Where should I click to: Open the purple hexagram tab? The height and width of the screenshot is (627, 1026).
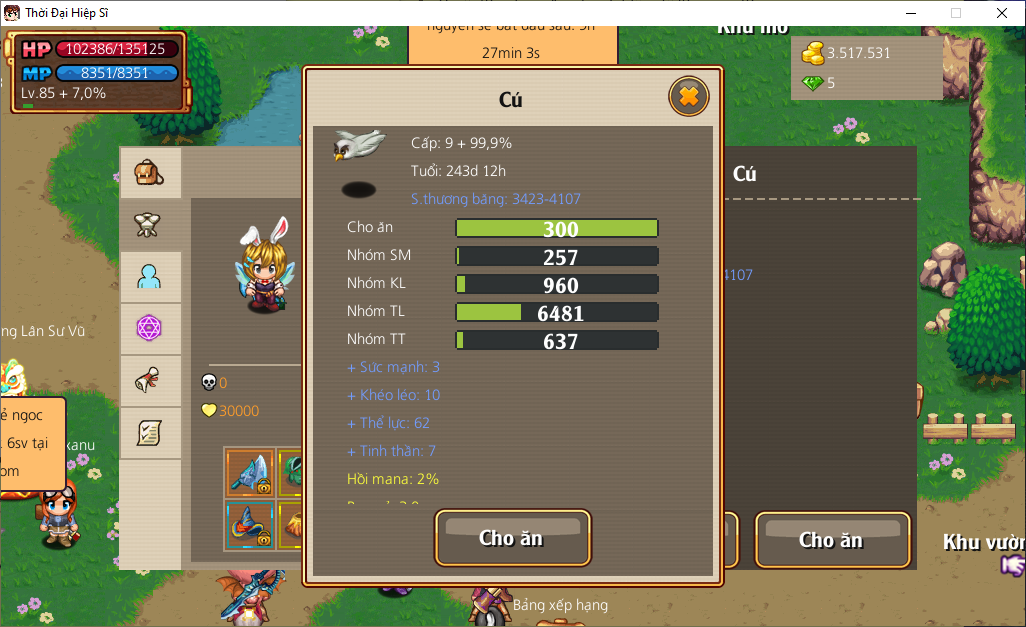(150, 328)
